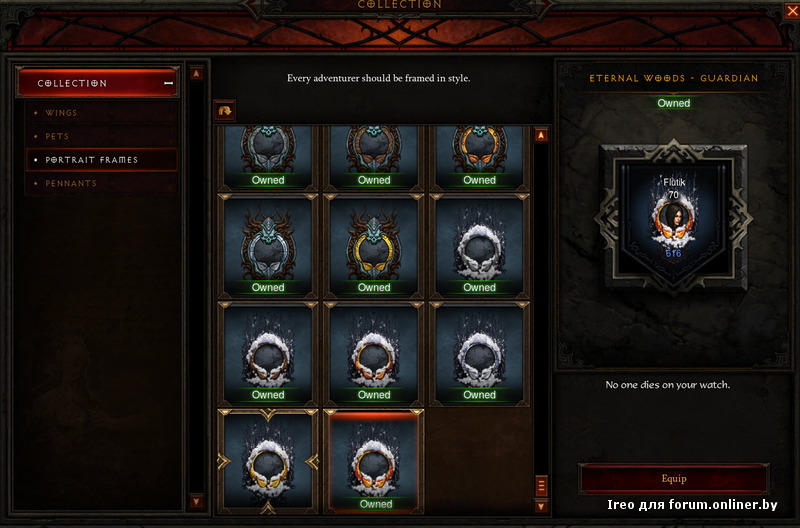Collapse the Collection header section

pos(168,83)
